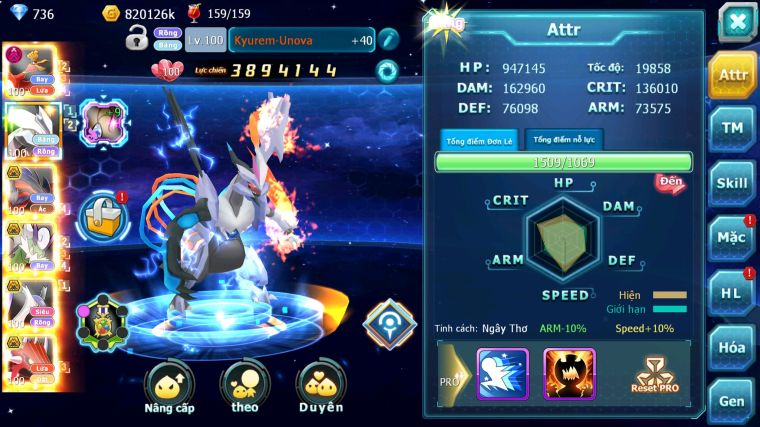Open the HL tab

[732, 292]
